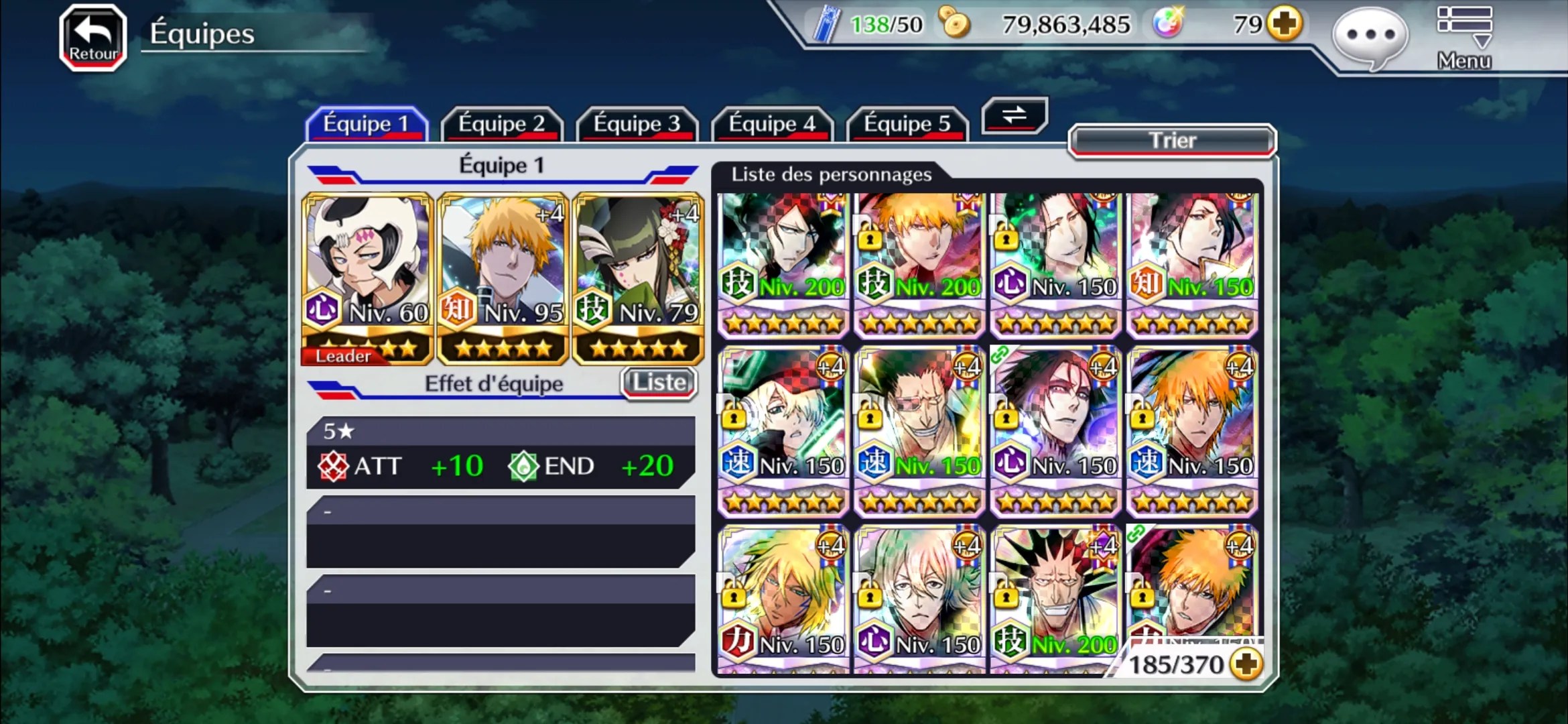This screenshot has height=724, width=1568.
Task: Select the Équipe 1 tab
Action: 366,124
